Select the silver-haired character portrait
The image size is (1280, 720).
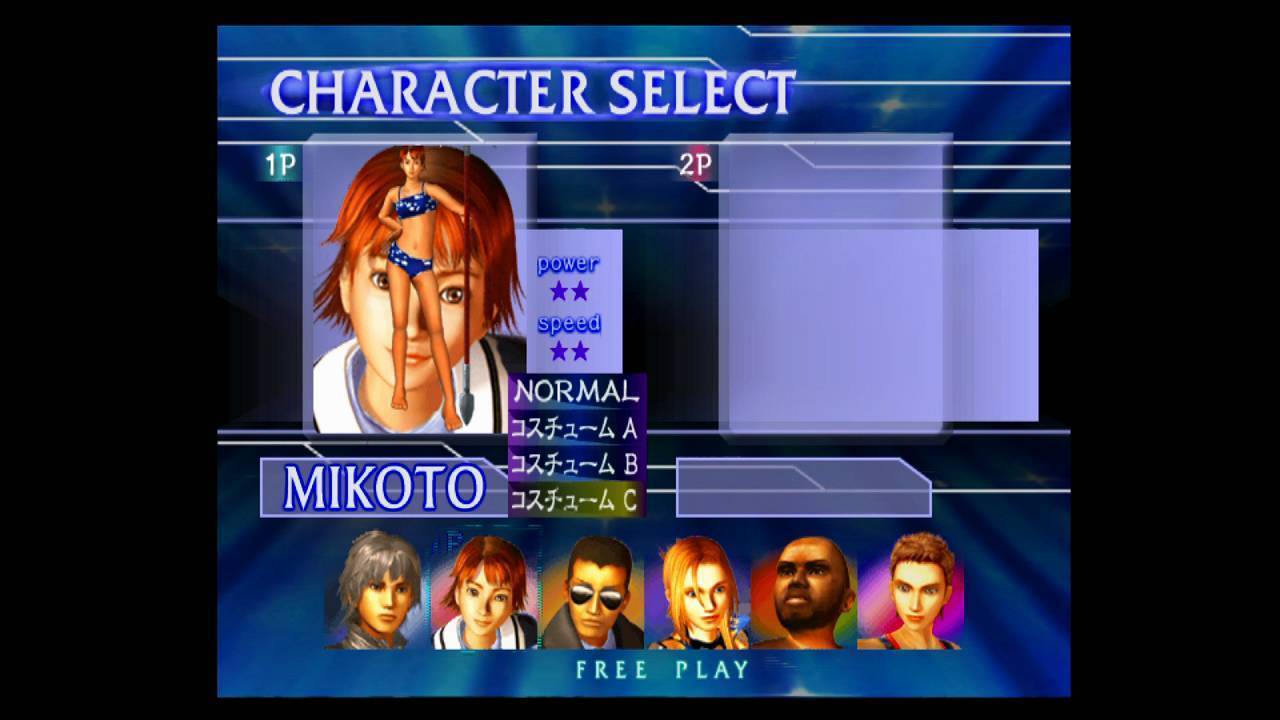click(x=375, y=591)
